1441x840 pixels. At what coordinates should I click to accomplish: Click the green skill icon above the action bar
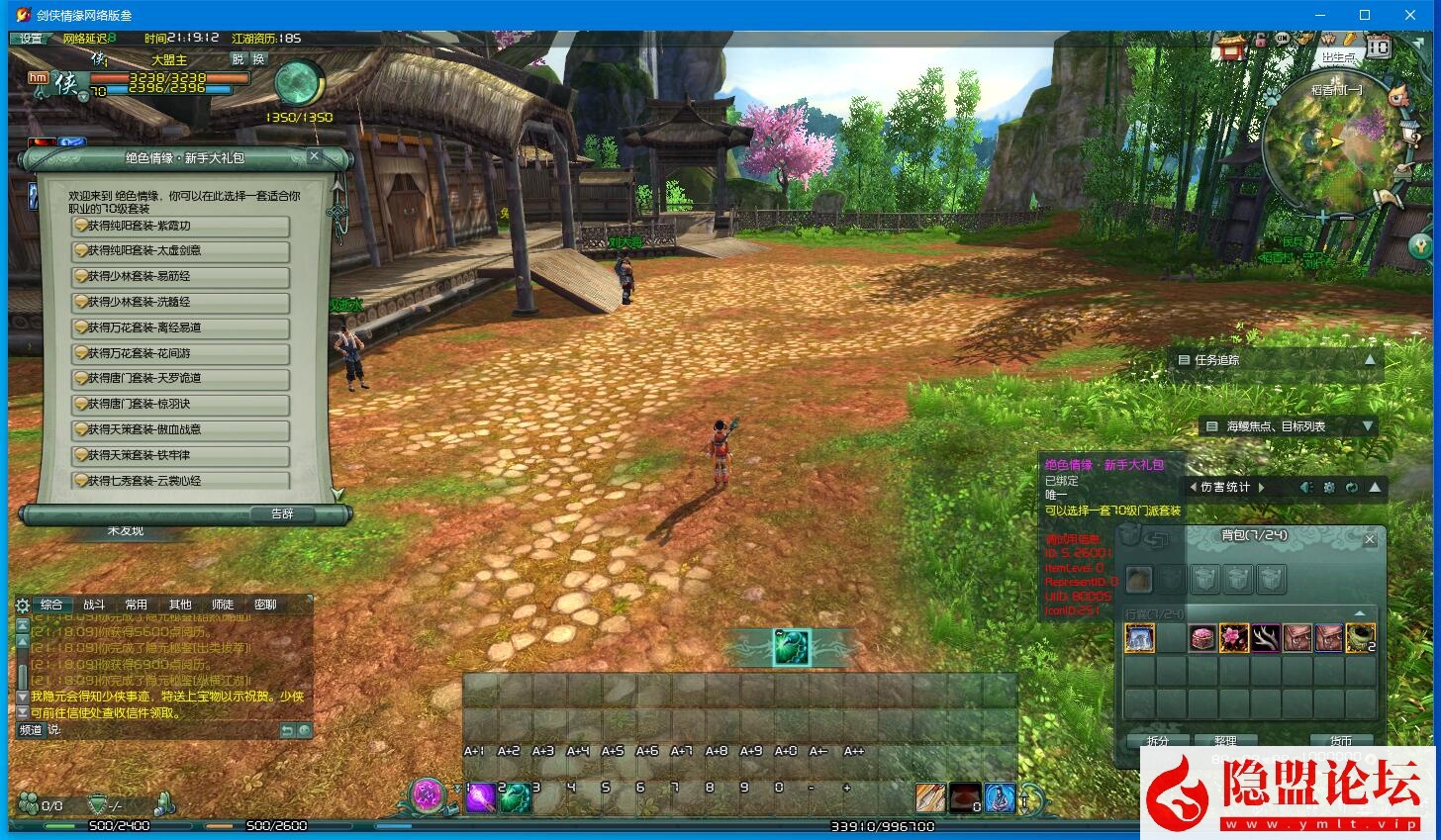[792, 648]
